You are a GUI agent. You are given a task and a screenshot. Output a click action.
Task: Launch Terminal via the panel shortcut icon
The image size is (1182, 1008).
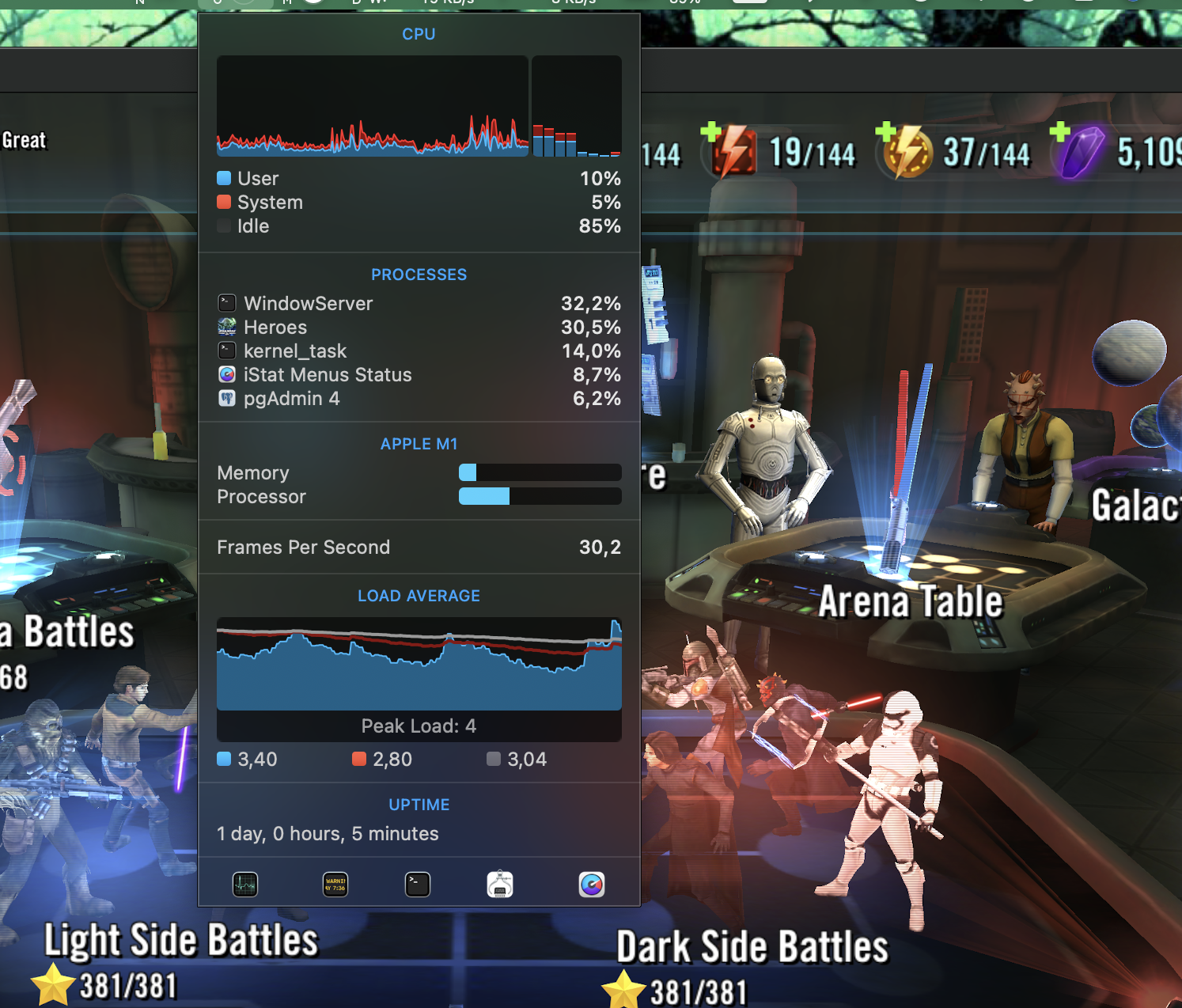(418, 885)
